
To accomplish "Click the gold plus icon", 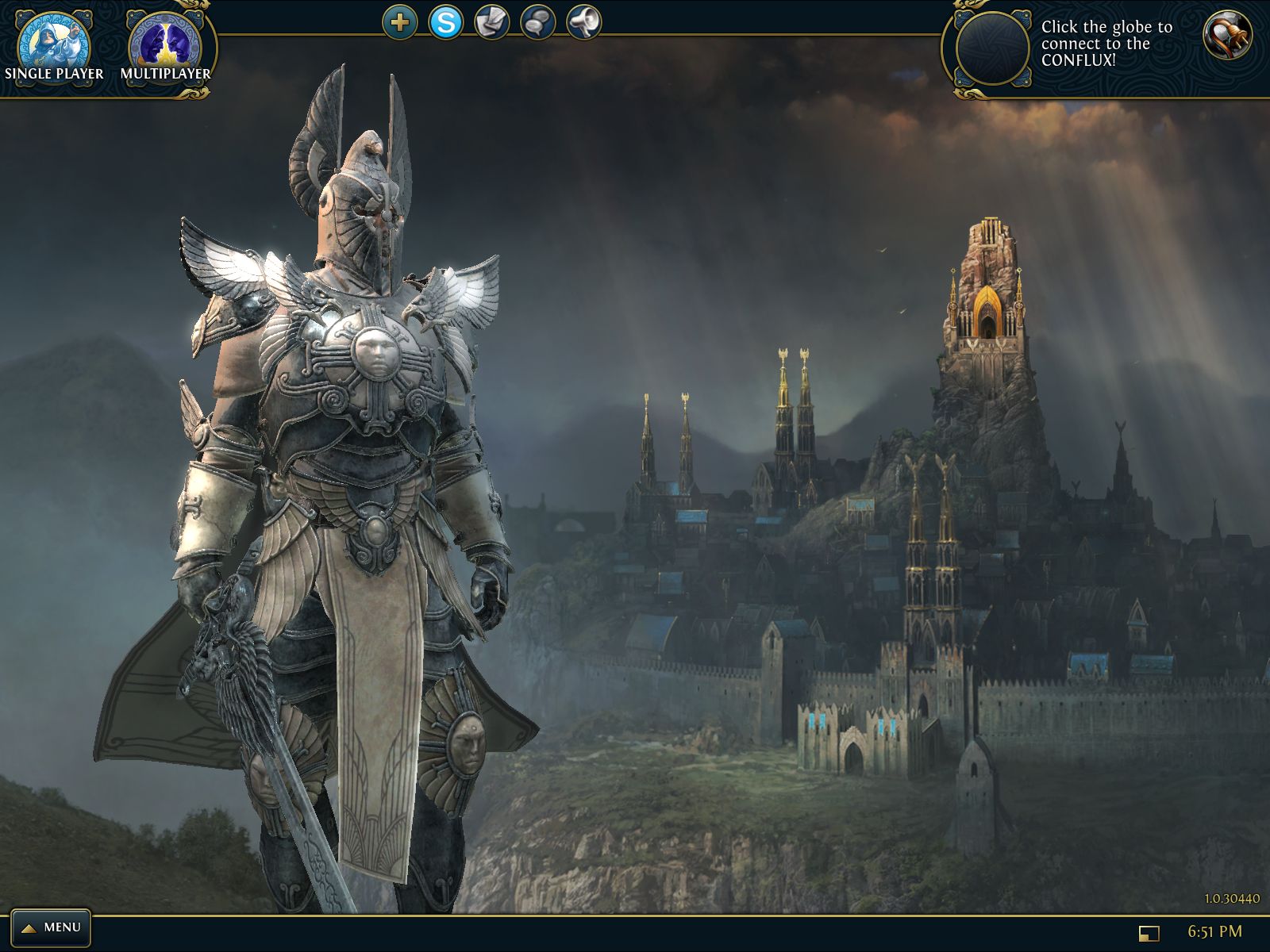I will click(400, 22).
